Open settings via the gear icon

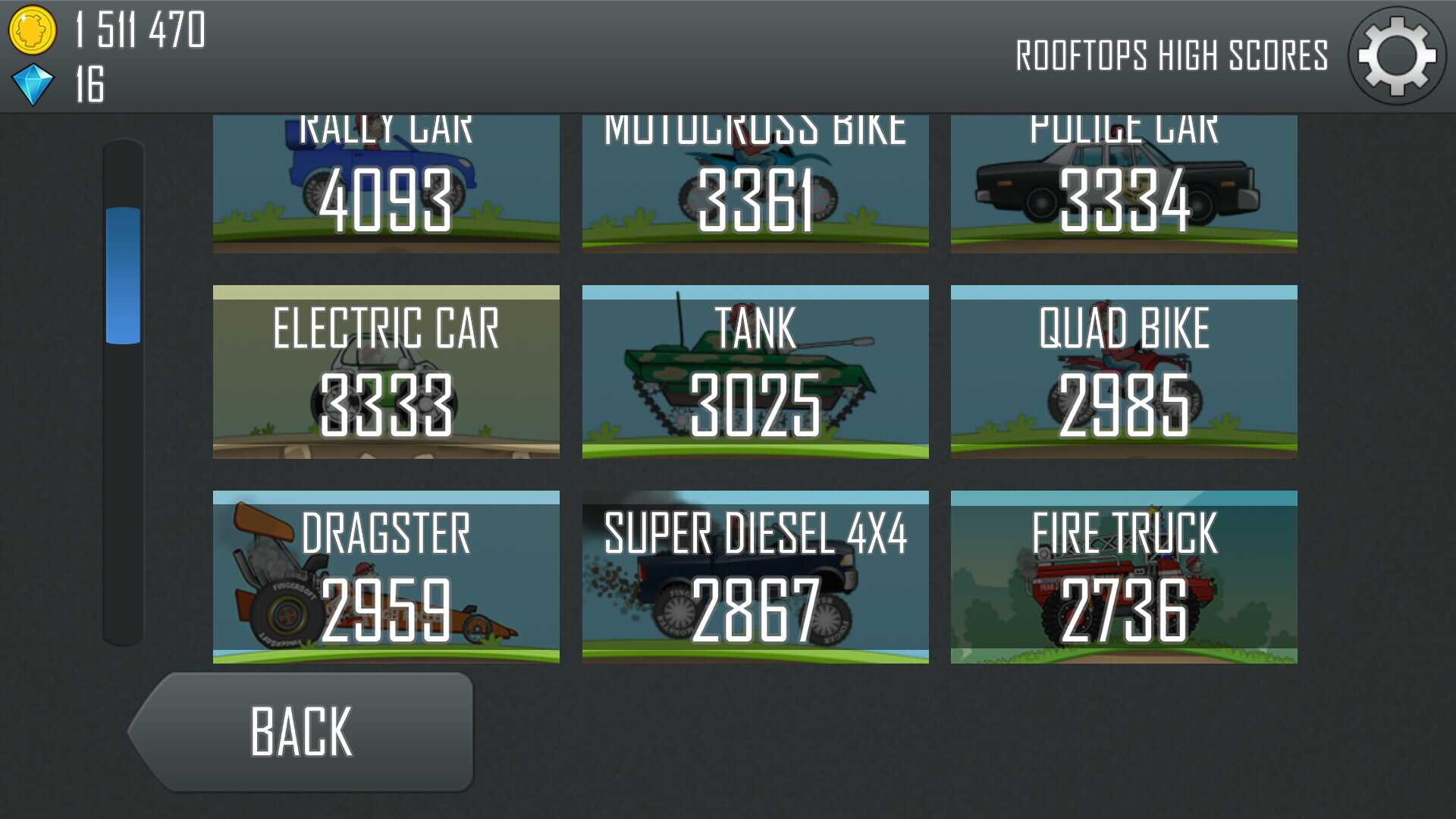click(1396, 56)
